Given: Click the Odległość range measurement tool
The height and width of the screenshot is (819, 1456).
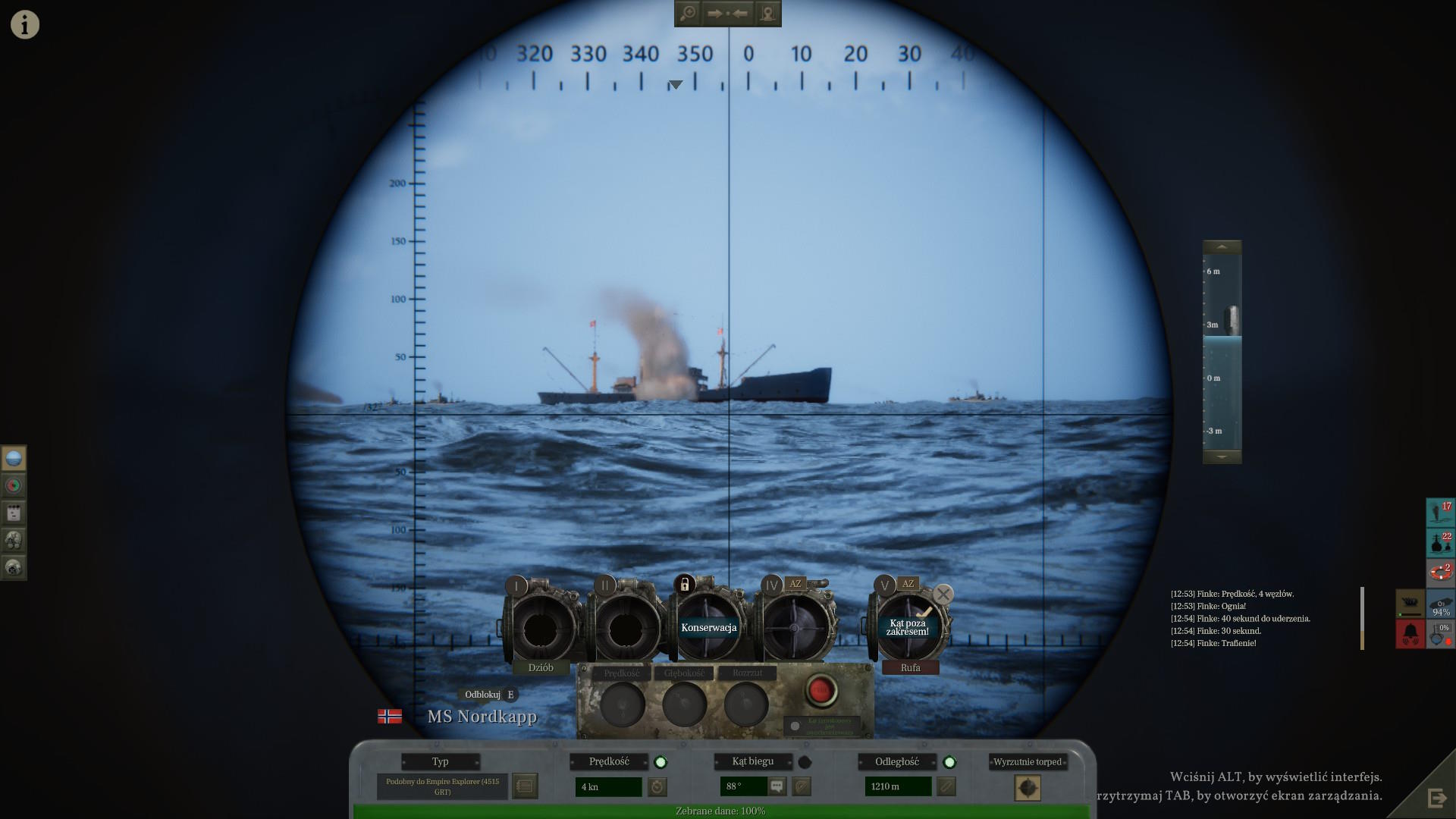Looking at the screenshot, I should pyautogui.click(x=946, y=787).
